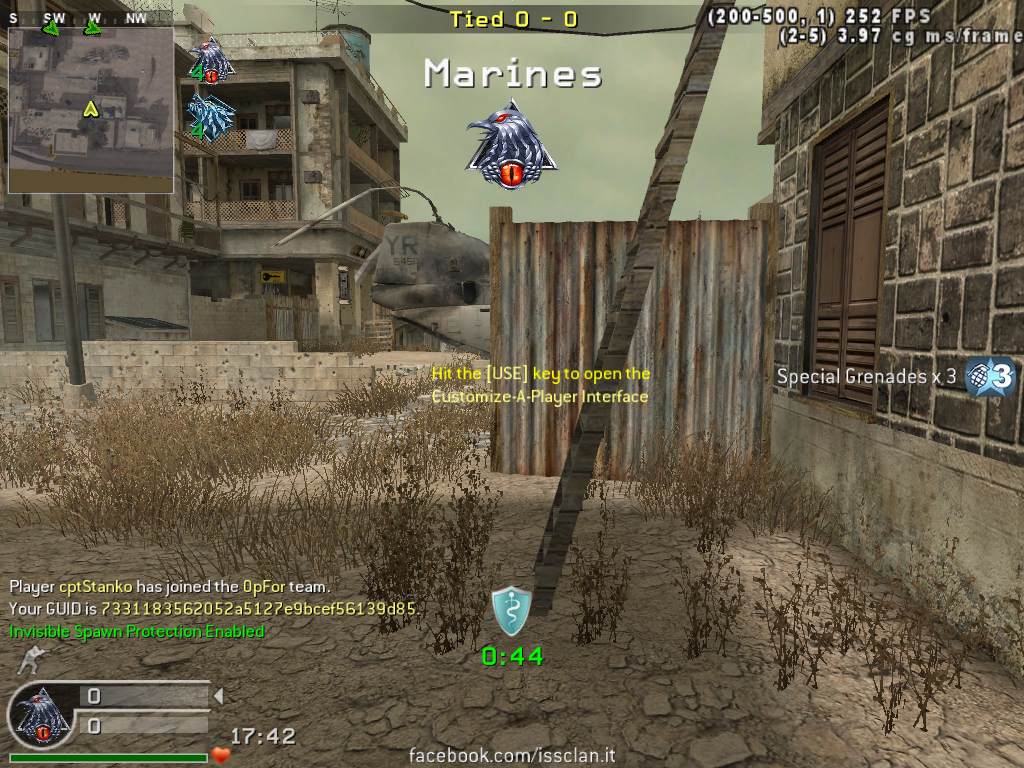Select the Special Grenades x3 icon
The image size is (1024, 768).
click(990, 377)
